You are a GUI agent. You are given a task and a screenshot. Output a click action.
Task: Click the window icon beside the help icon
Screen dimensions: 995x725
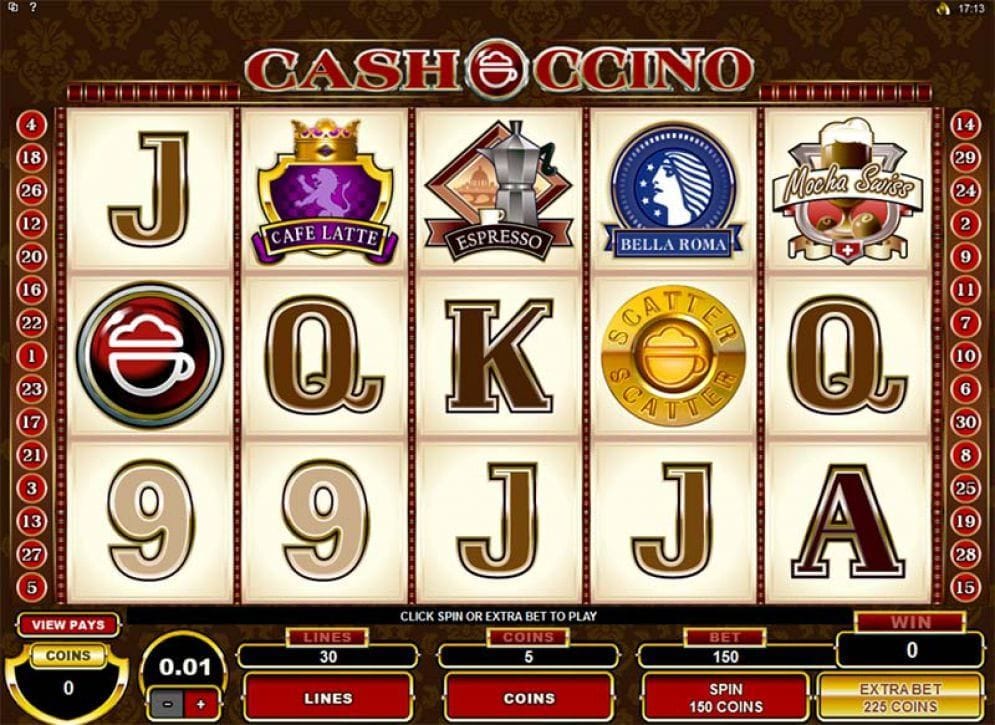pos(12,8)
